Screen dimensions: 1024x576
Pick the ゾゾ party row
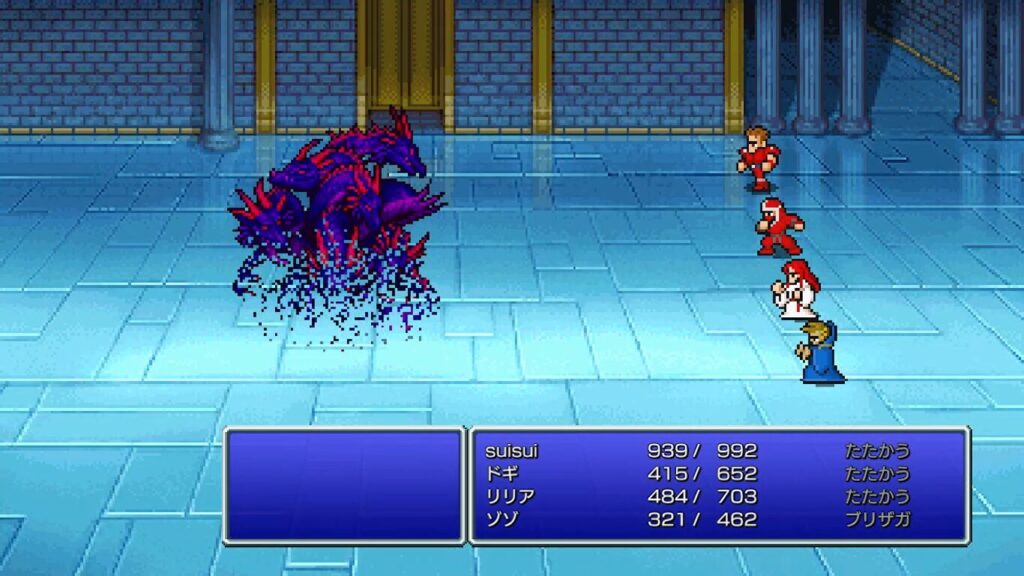point(501,520)
